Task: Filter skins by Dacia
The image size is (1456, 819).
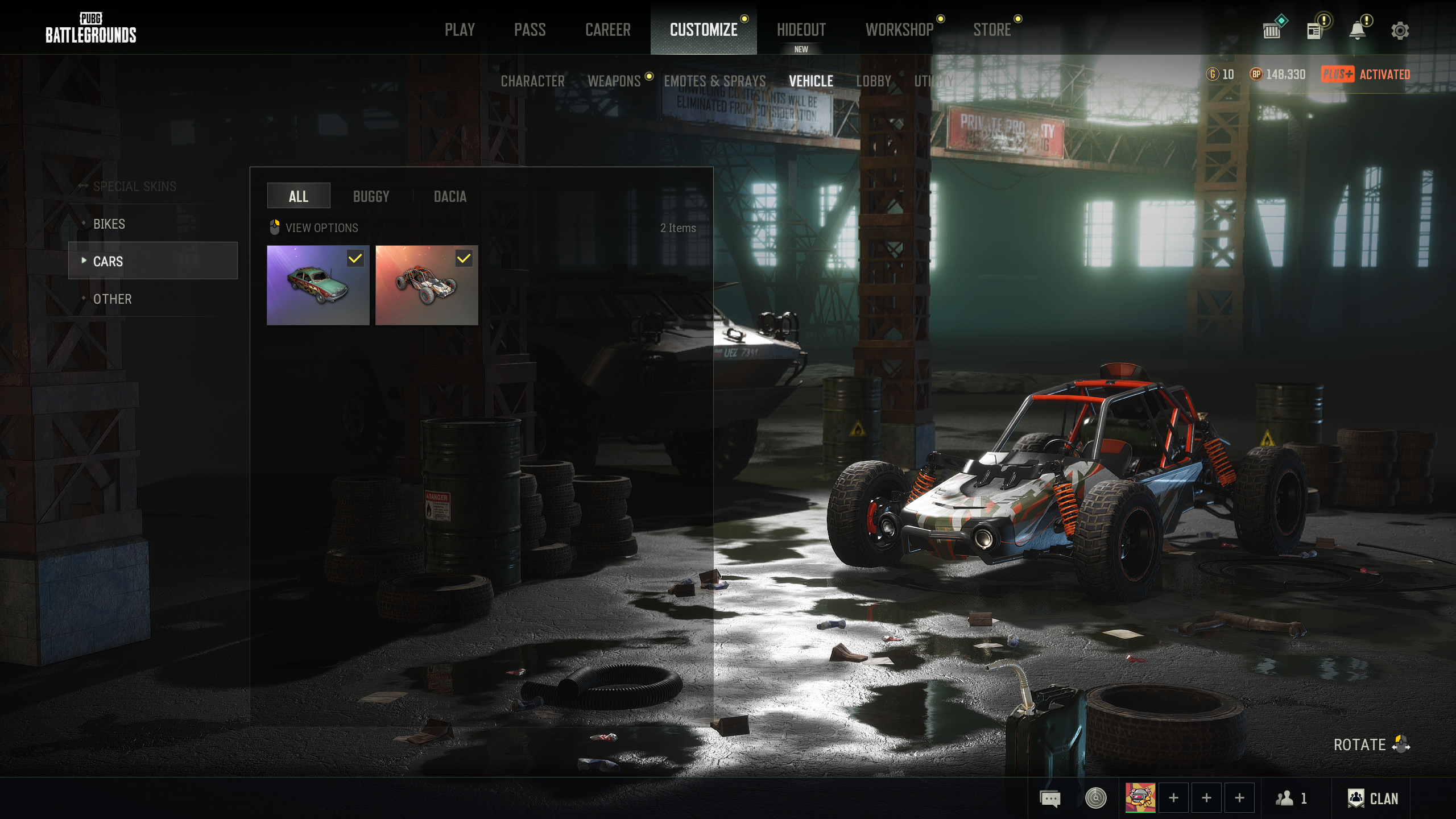Action: 450,197
